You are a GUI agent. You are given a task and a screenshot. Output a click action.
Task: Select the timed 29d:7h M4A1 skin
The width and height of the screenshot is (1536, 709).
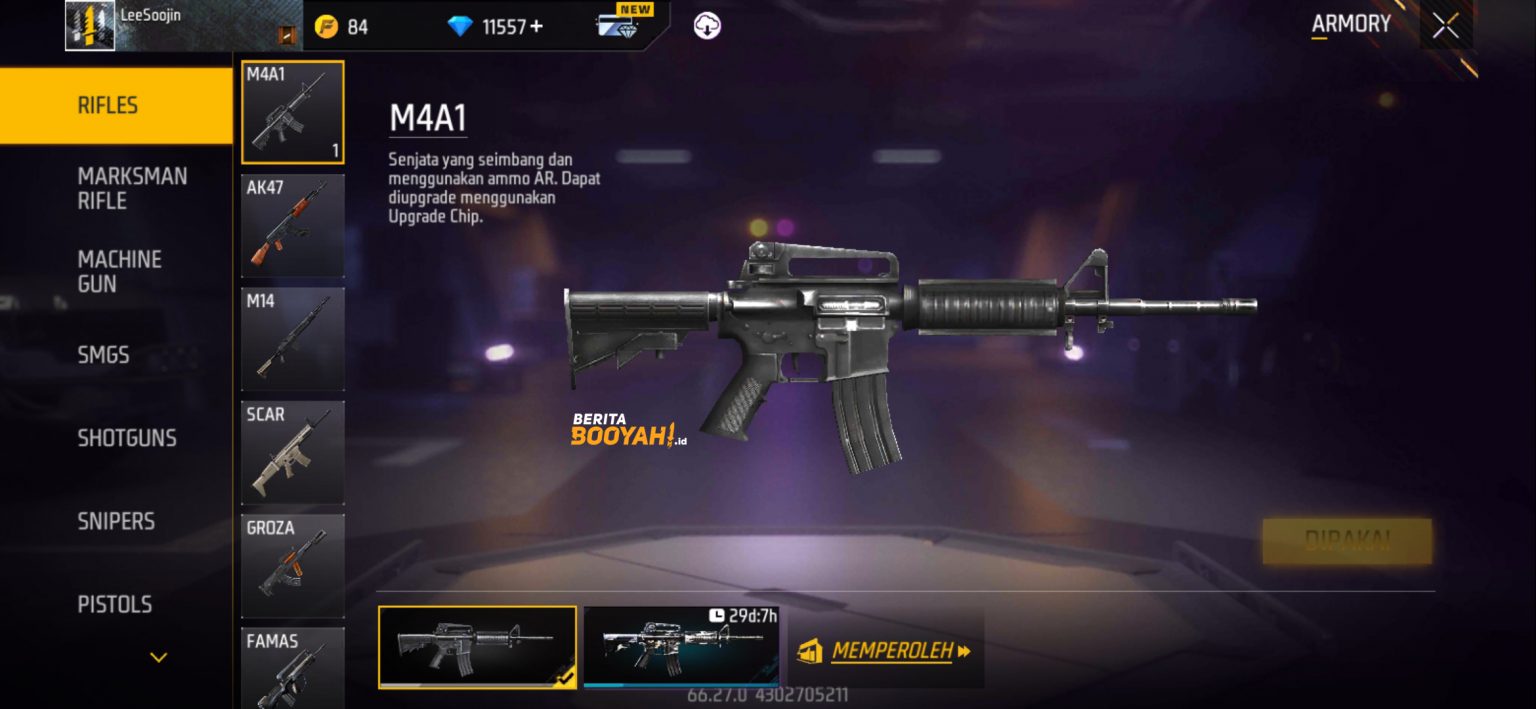pyautogui.click(x=681, y=647)
